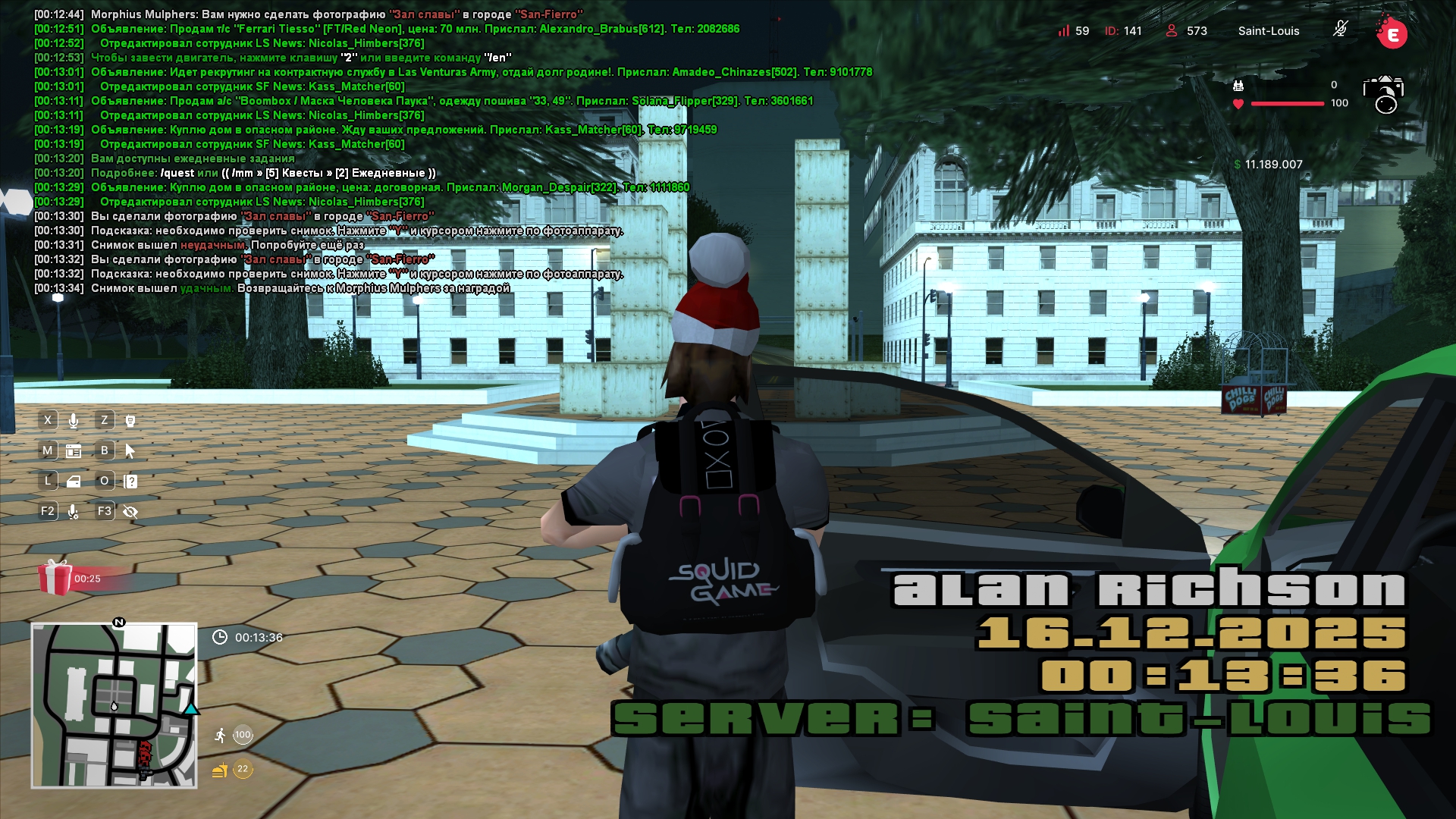Open the minimap in the corner
The image size is (1456, 819).
[x=114, y=705]
